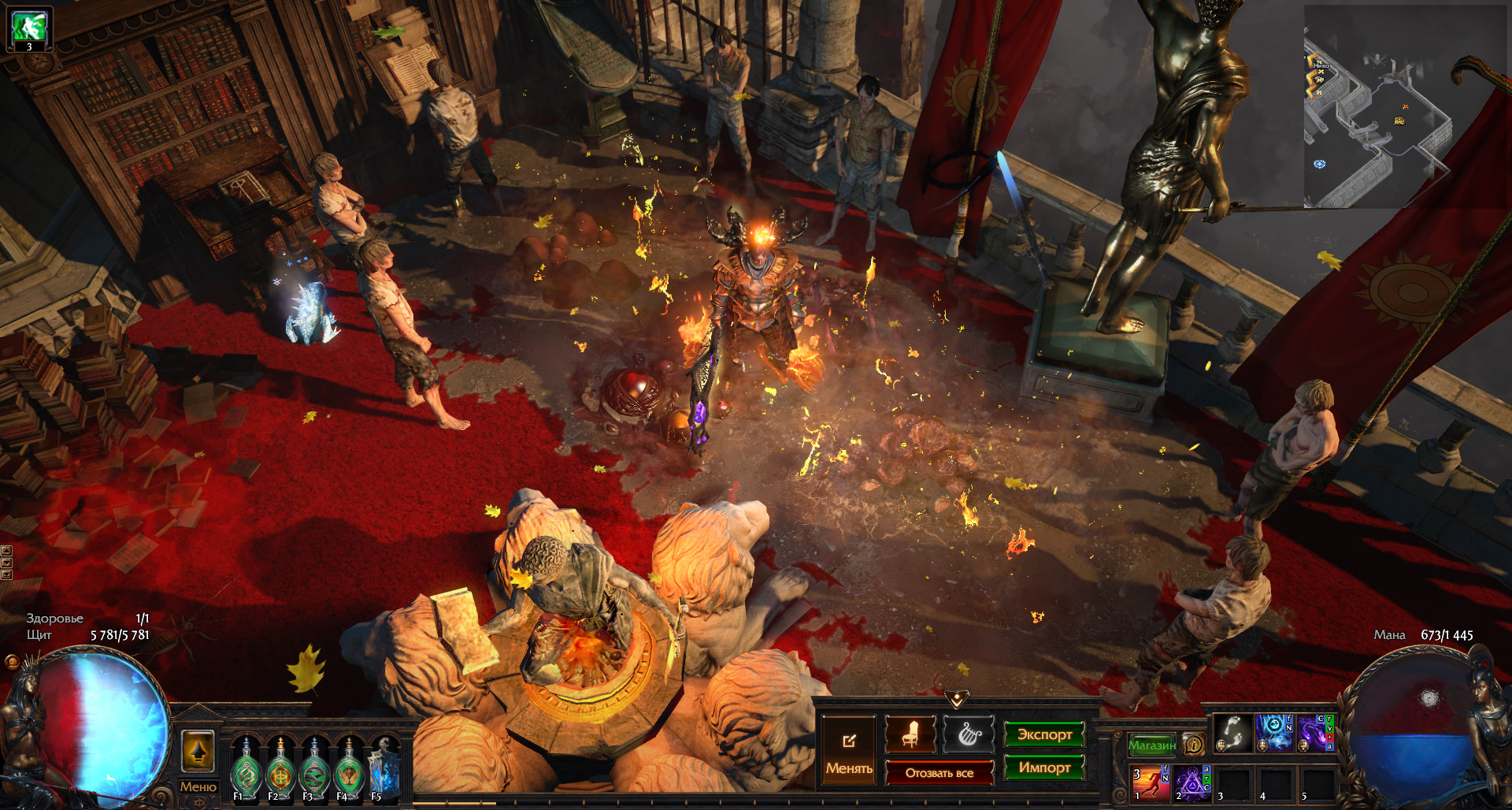The height and width of the screenshot is (810, 1512).
Task: Open the lyre music button
Action: coord(969,734)
